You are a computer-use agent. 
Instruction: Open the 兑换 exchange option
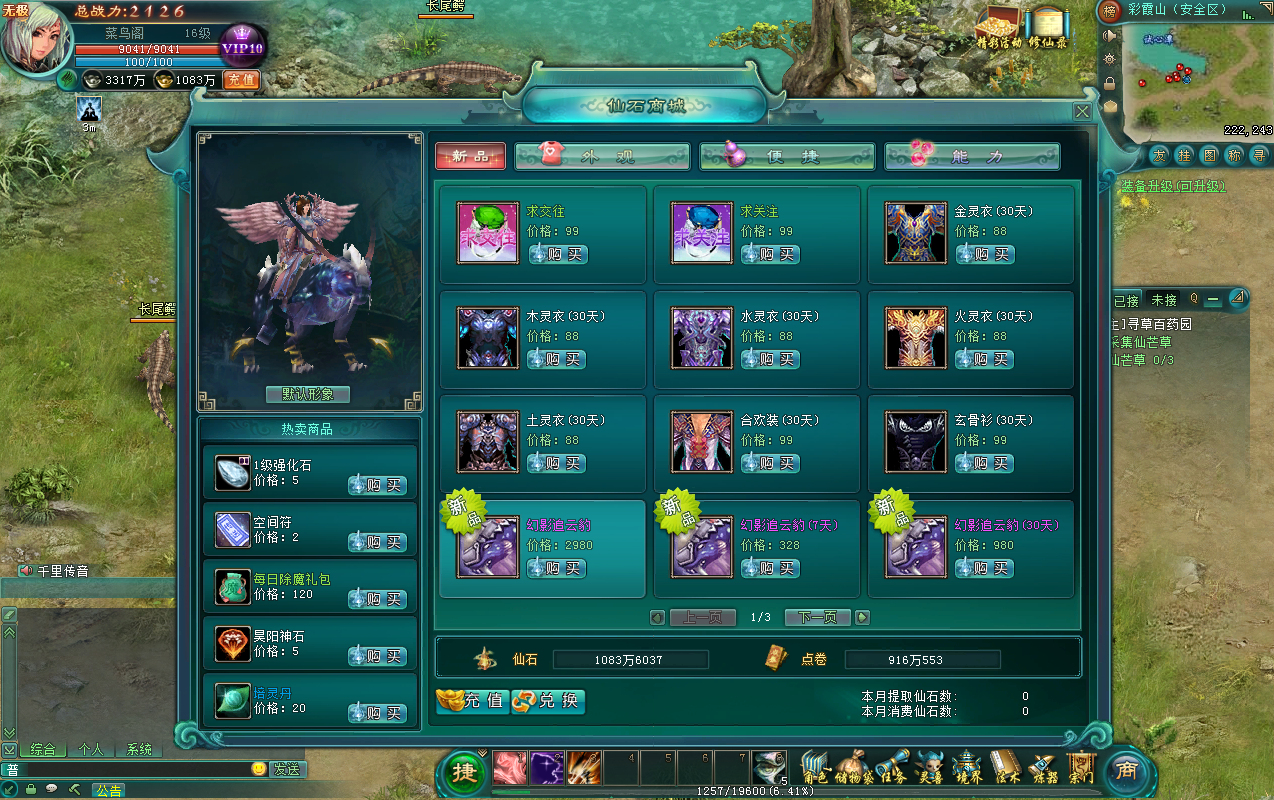coord(548,701)
